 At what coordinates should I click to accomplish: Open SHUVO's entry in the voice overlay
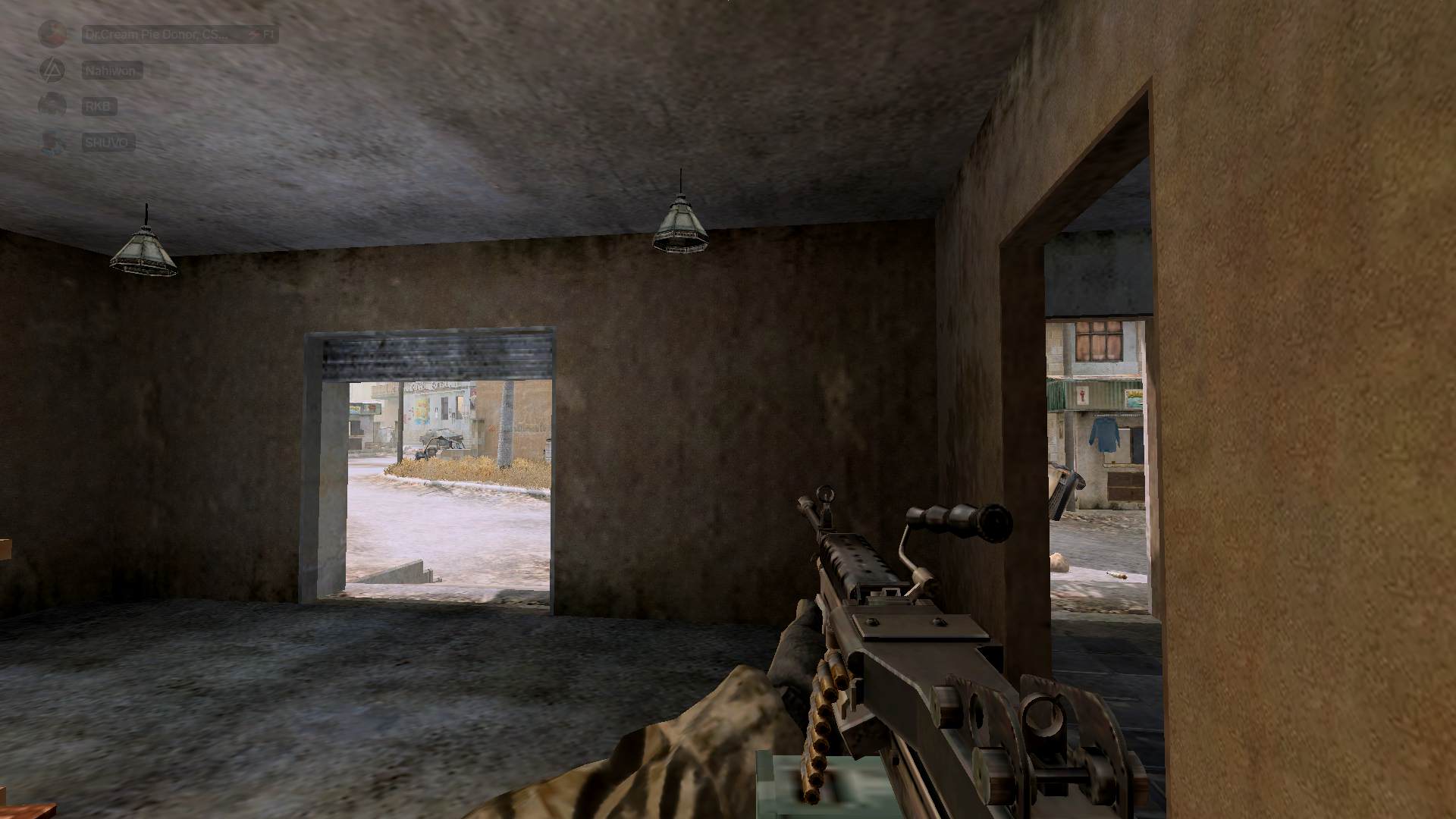click(108, 142)
